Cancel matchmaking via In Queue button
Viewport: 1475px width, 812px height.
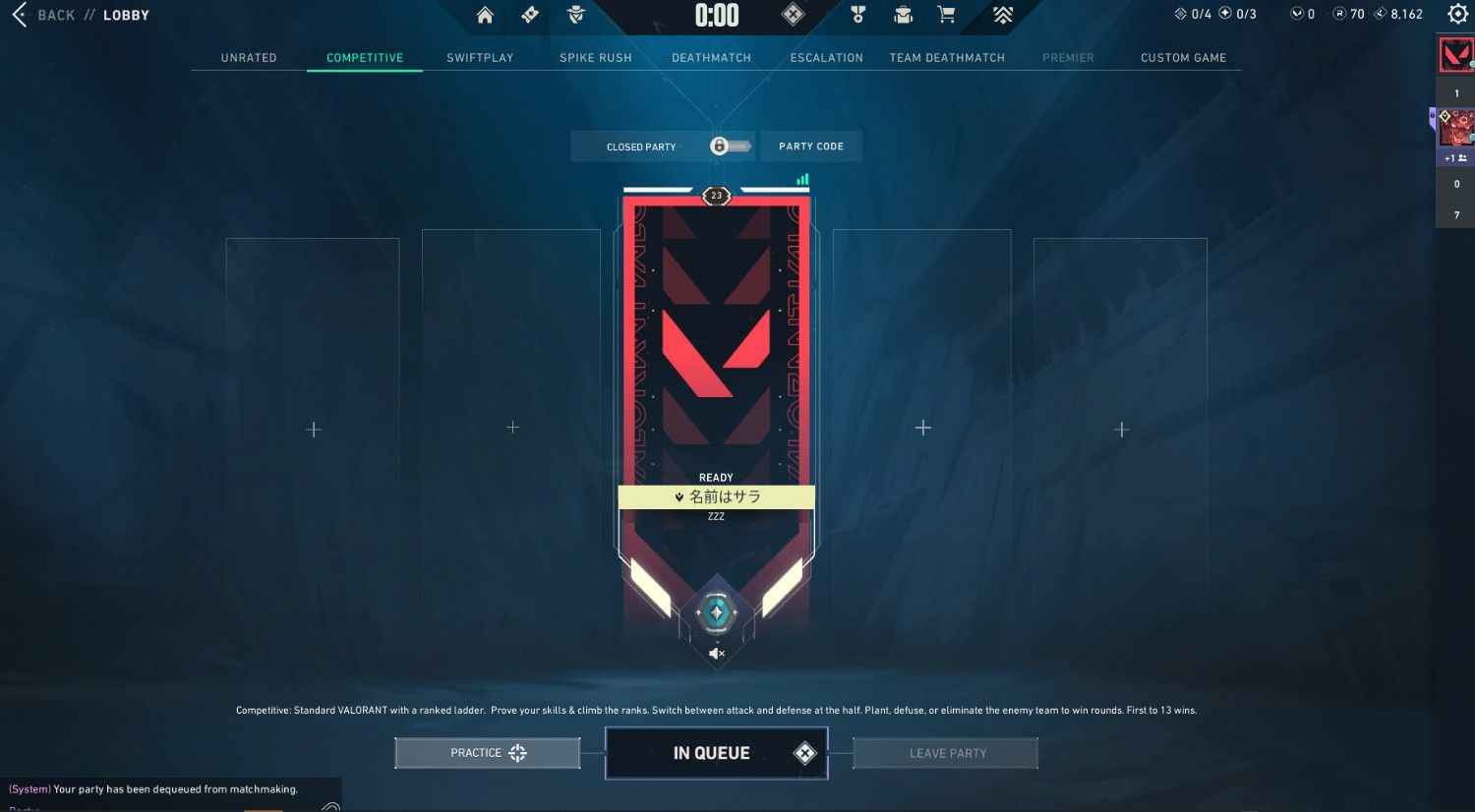tap(716, 752)
